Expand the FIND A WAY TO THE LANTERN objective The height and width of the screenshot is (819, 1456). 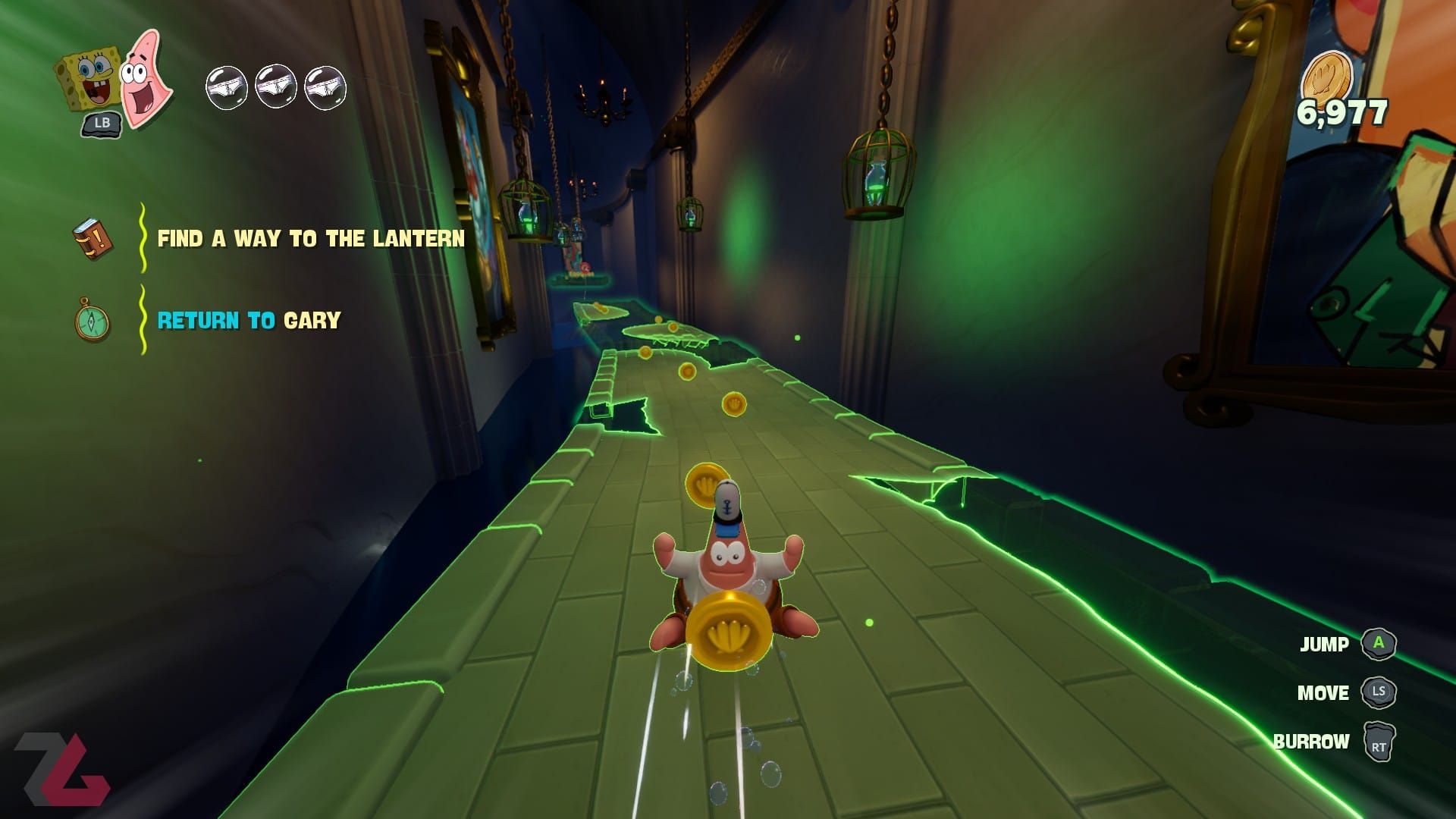click(x=311, y=239)
